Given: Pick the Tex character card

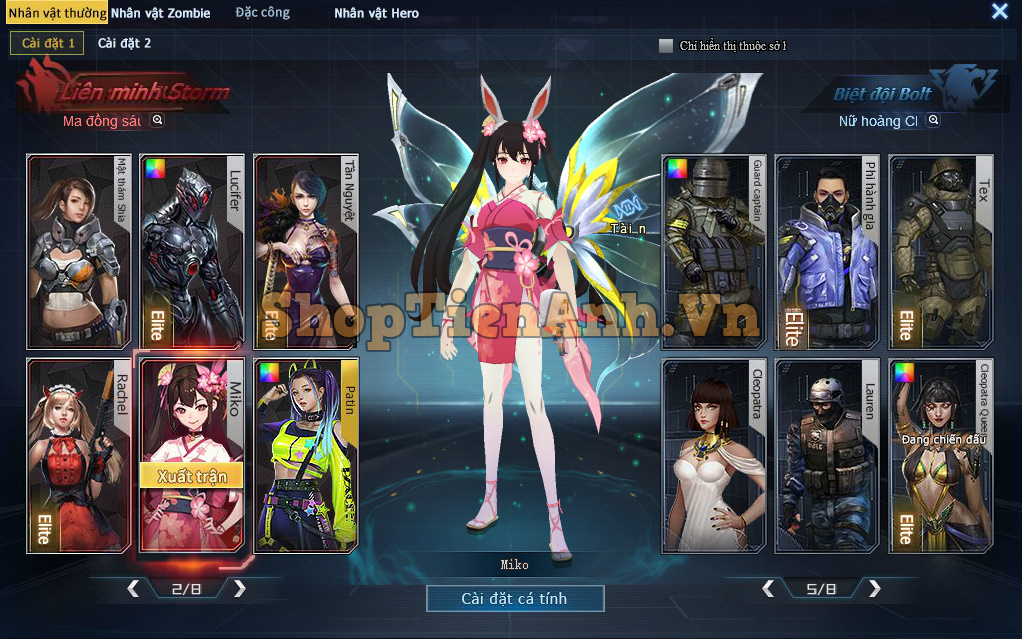Looking at the screenshot, I should (x=940, y=250).
